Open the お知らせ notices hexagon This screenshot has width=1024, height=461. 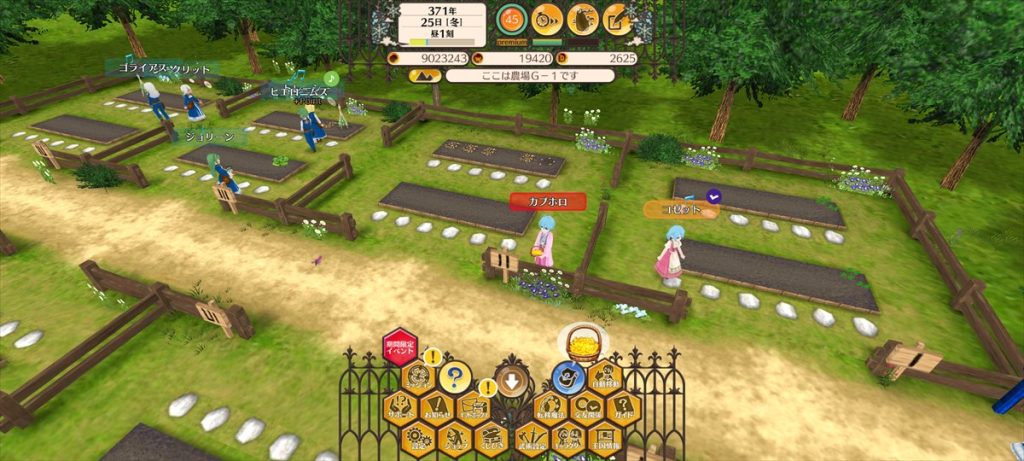[x=437, y=407]
